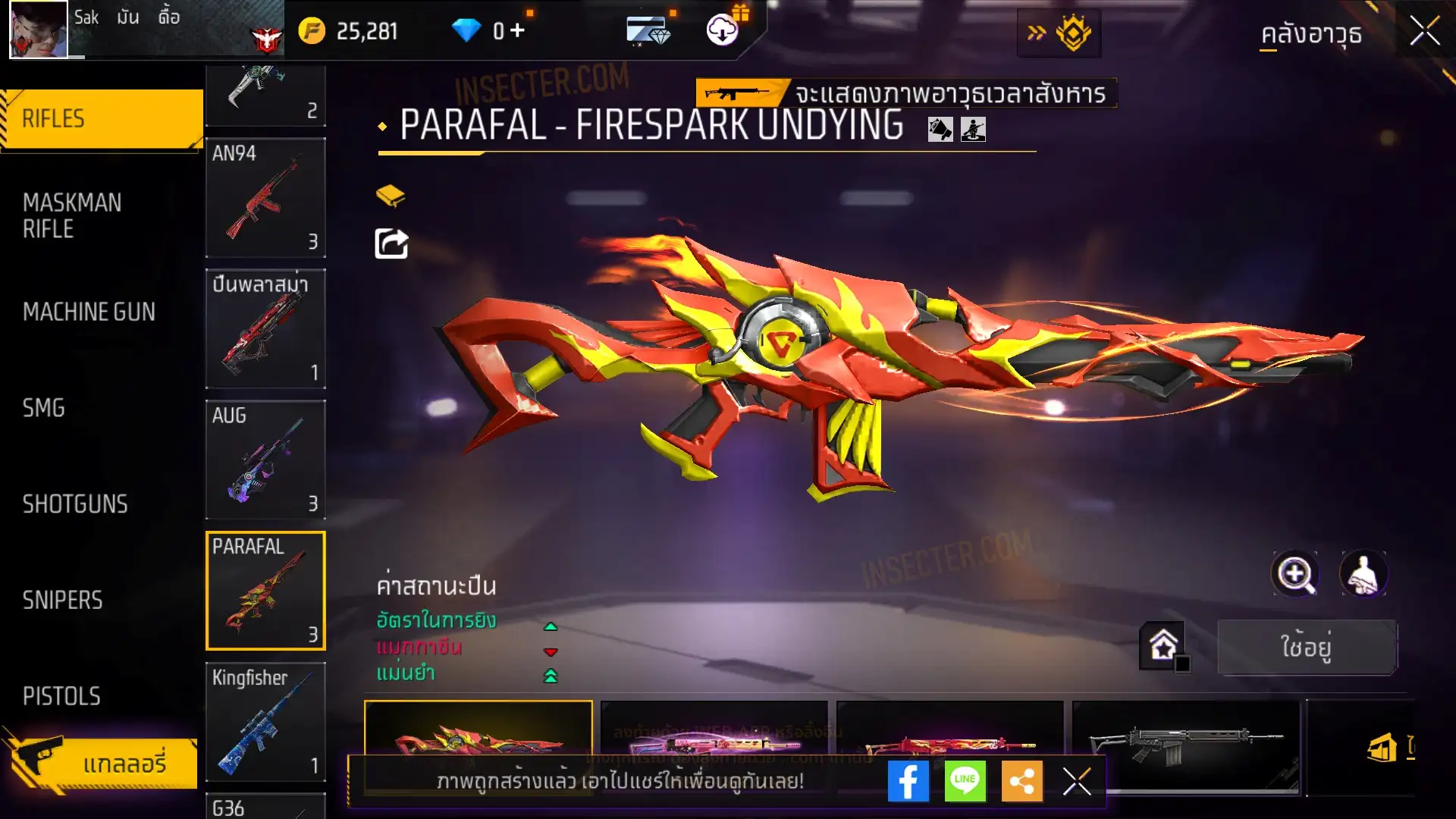Share the image on Facebook
1456x819 pixels.
click(x=908, y=781)
